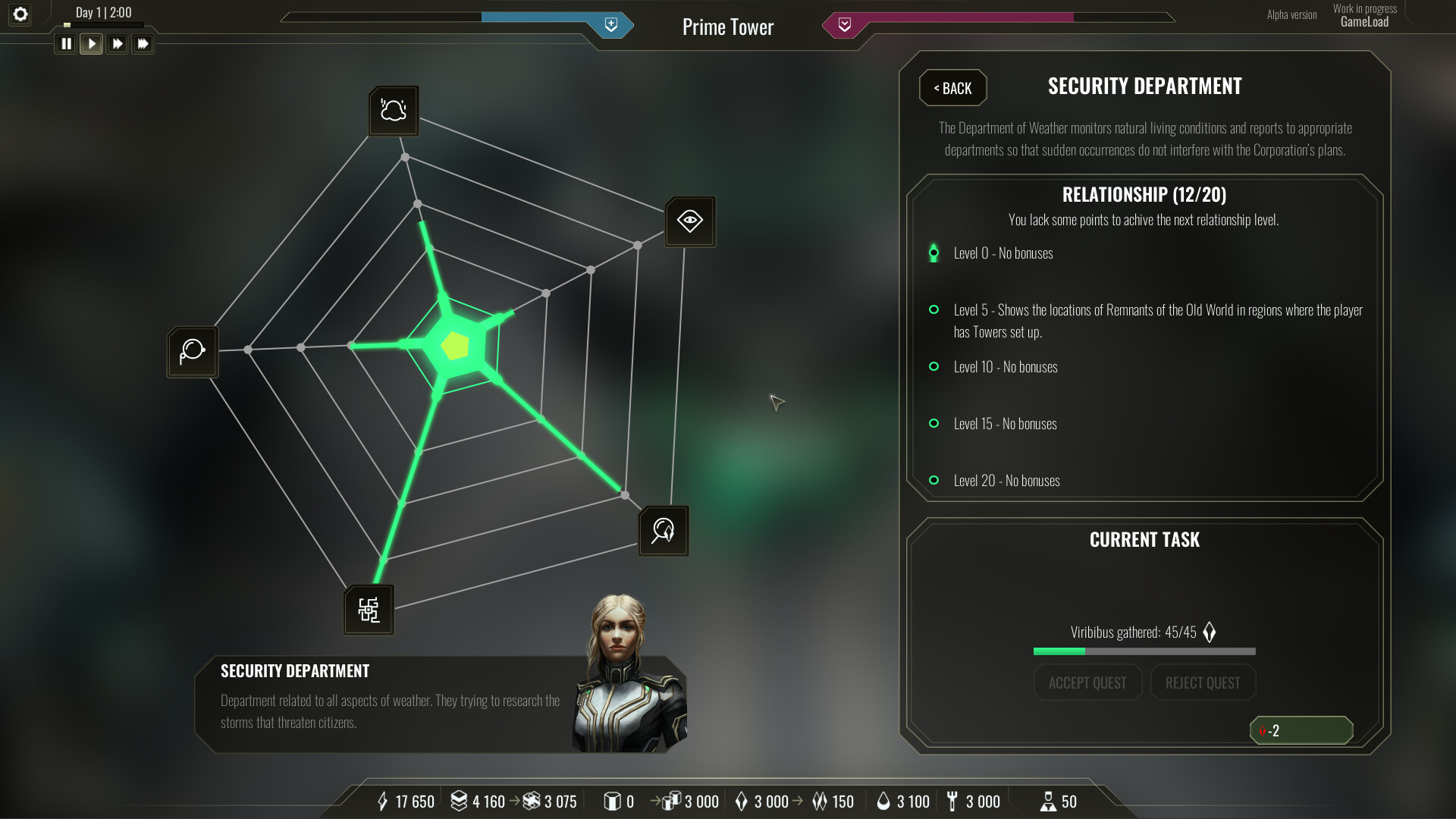Open the magnifier research department node
Viewport: 1456px width, 819px height.
pos(192,351)
